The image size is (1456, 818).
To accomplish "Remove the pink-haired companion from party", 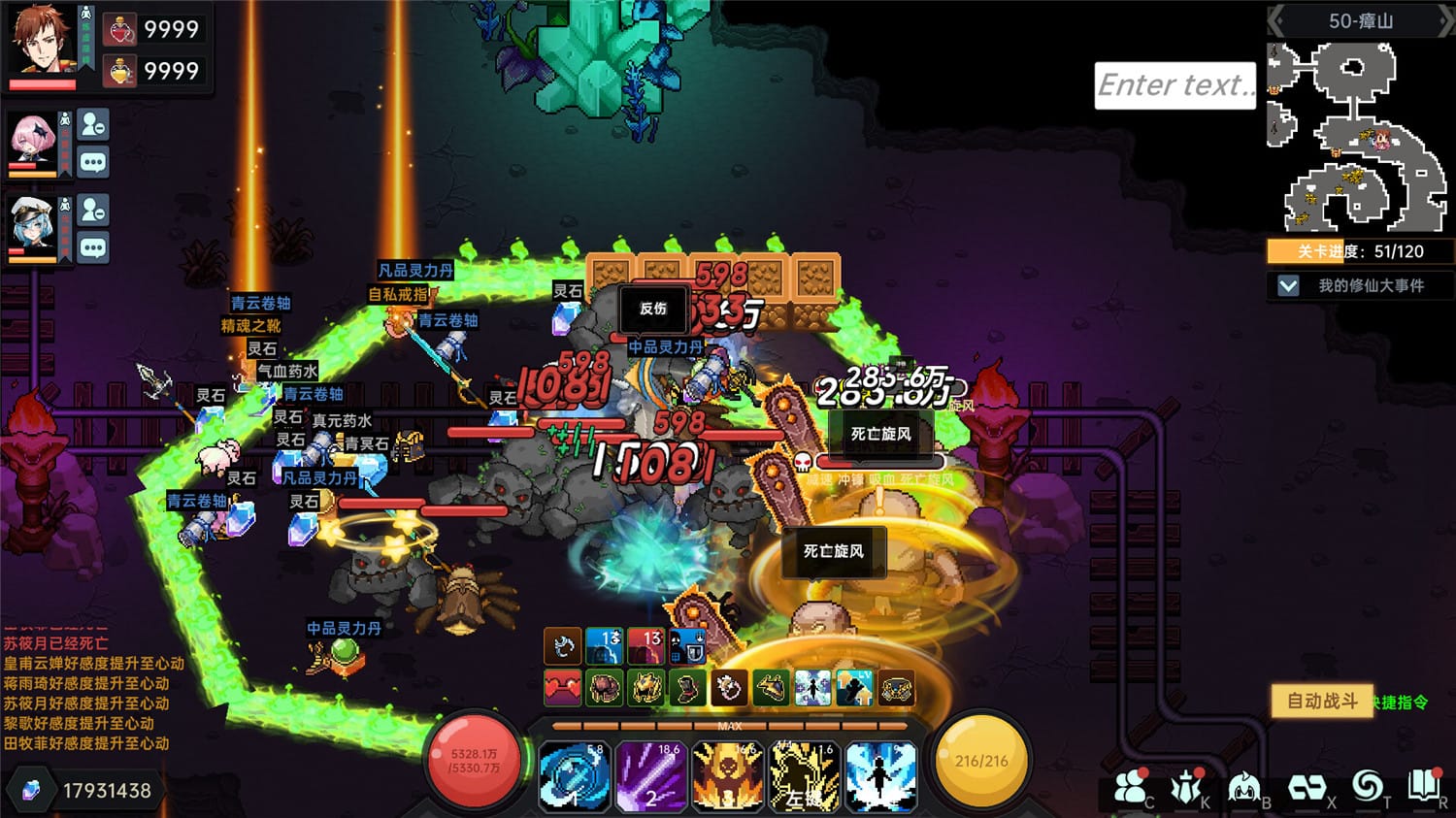I will click(93, 125).
